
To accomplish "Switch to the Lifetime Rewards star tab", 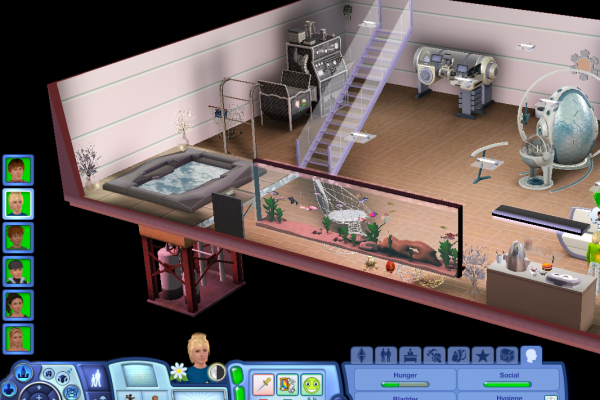I will coord(482,355).
